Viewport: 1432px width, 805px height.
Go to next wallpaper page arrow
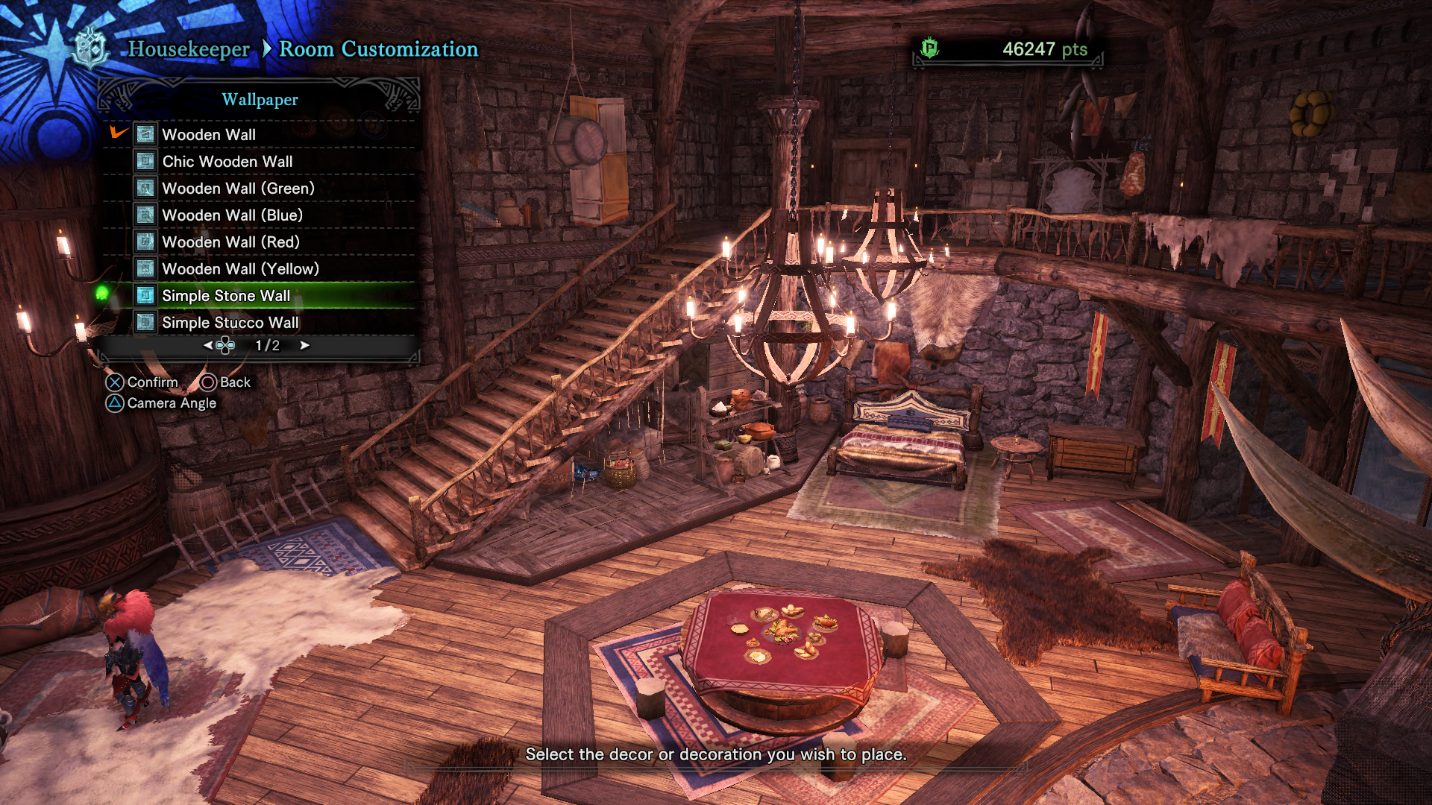(x=304, y=346)
